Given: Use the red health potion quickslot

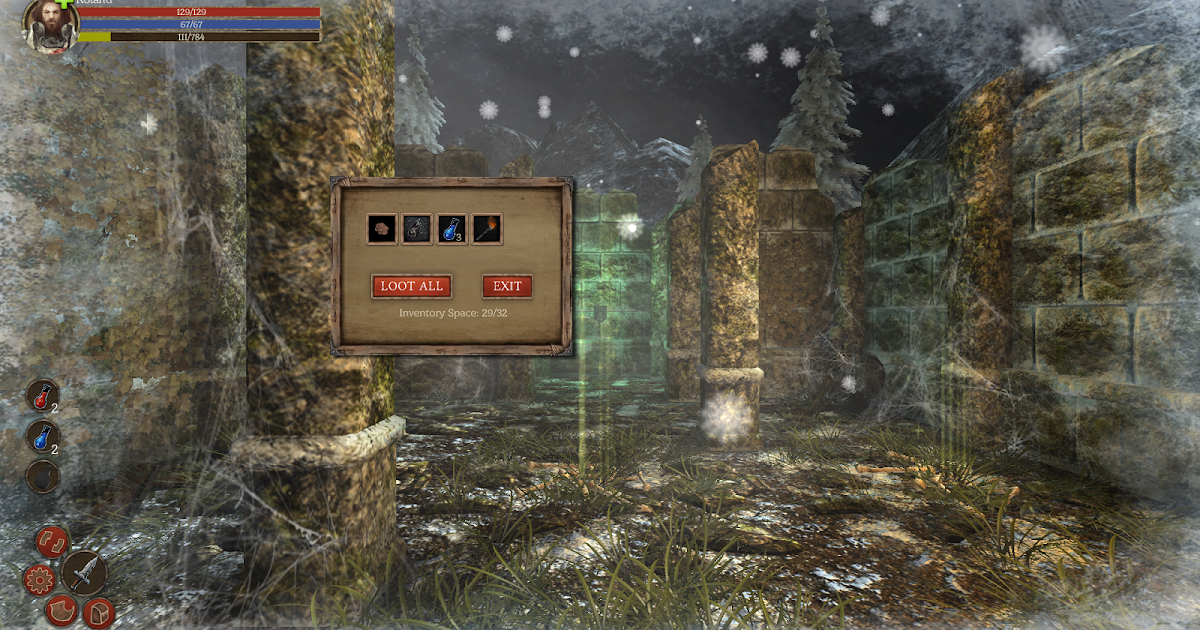Looking at the screenshot, I should point(42,396).
